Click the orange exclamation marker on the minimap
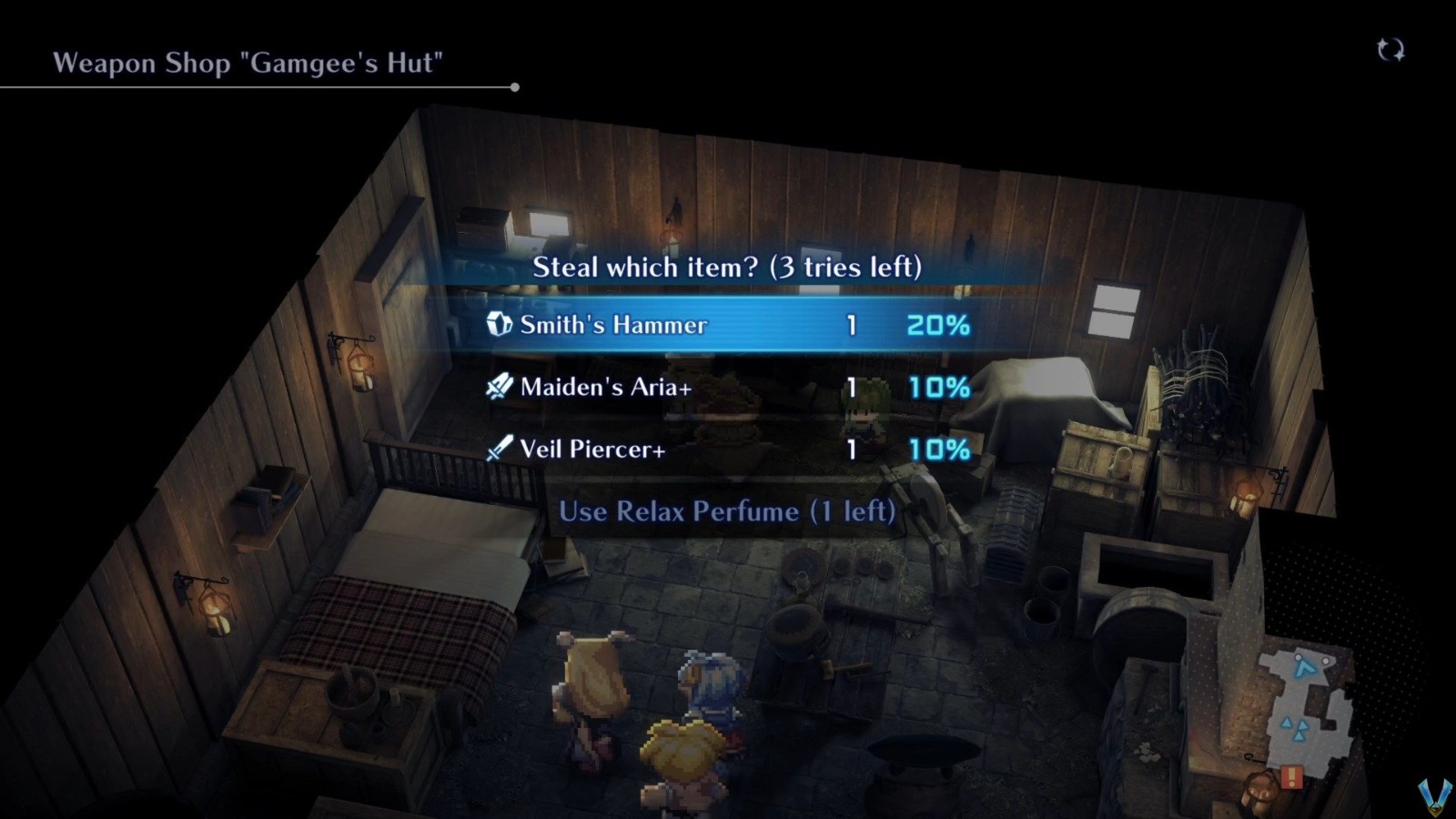The height and width of the screenshot is (819, 1456). [1292, 776]
